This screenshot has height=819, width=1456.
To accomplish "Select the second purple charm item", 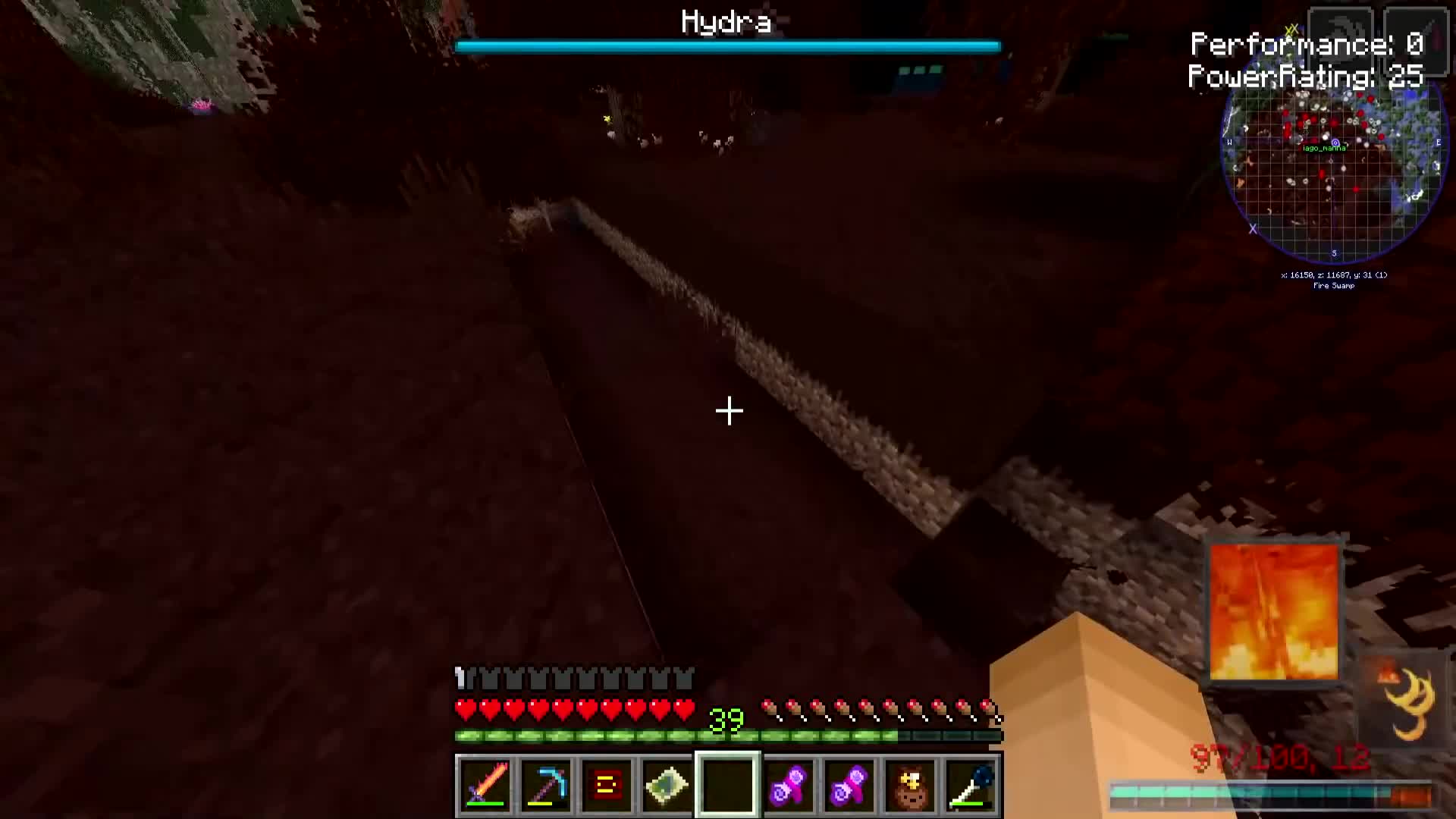I will point(849,785).
